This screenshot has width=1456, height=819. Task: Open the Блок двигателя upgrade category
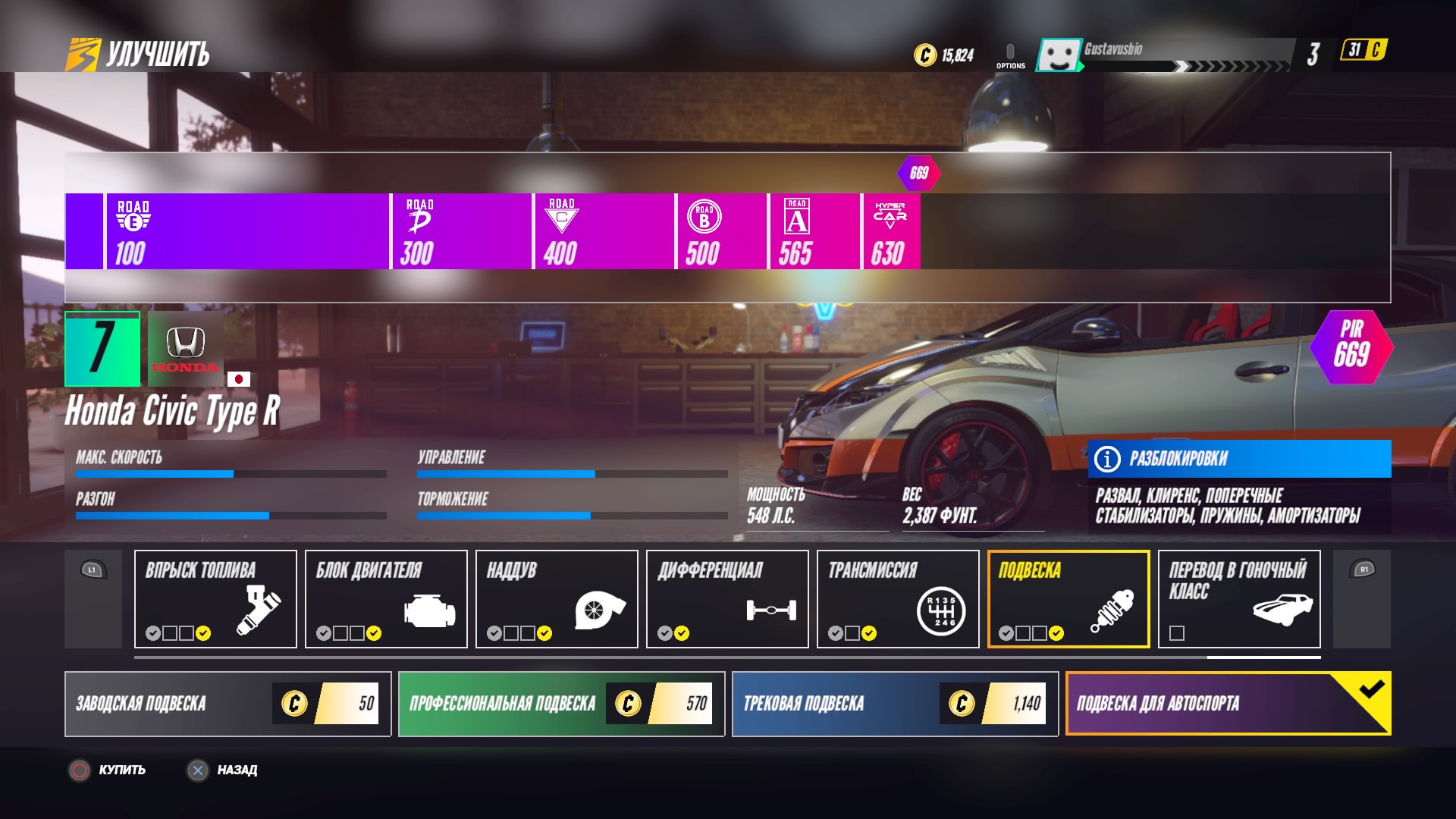pyautogui.click(x=386, y=599)
